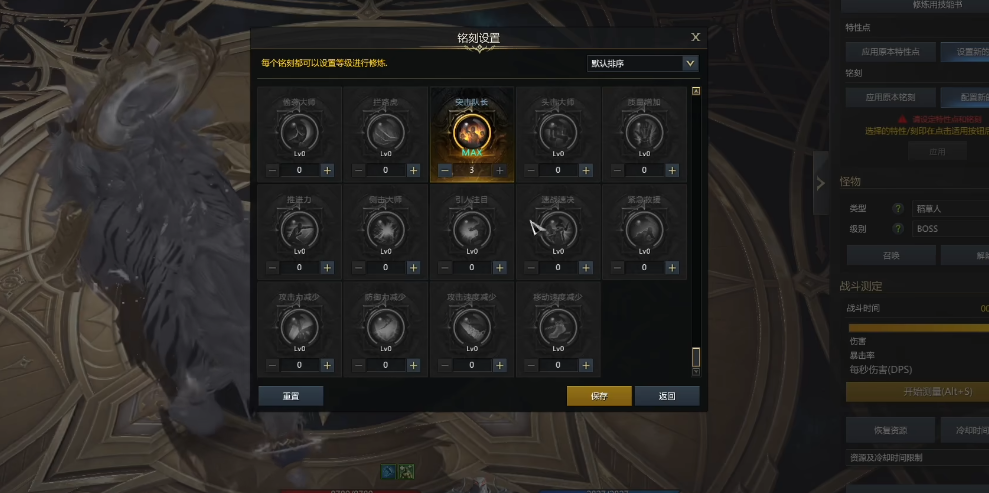Click the 应用原本铭刻 button
Screen dimensions: 989x493
[x=889, y=98]
